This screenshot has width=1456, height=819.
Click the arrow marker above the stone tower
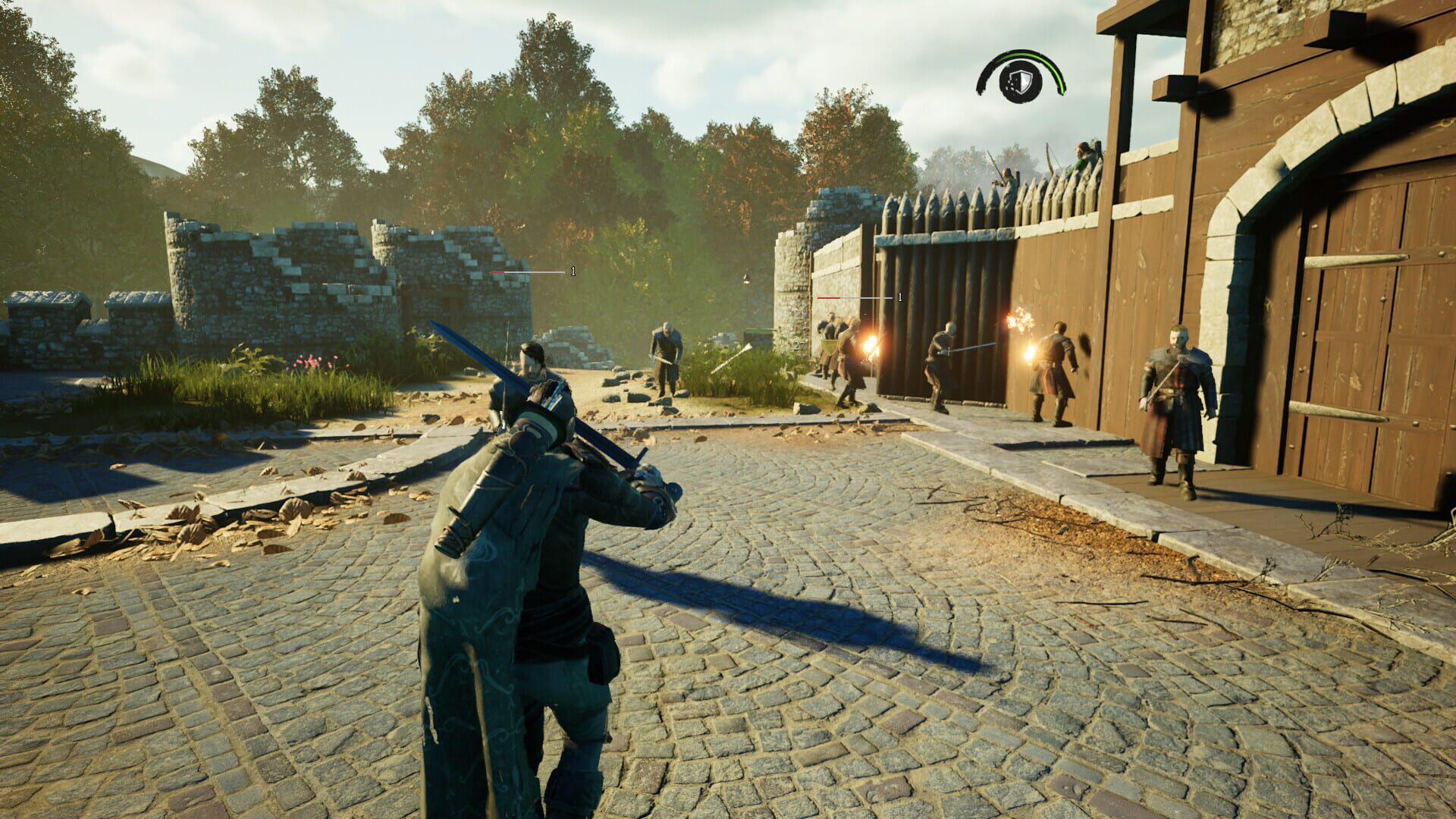click(x=749, y=279)
